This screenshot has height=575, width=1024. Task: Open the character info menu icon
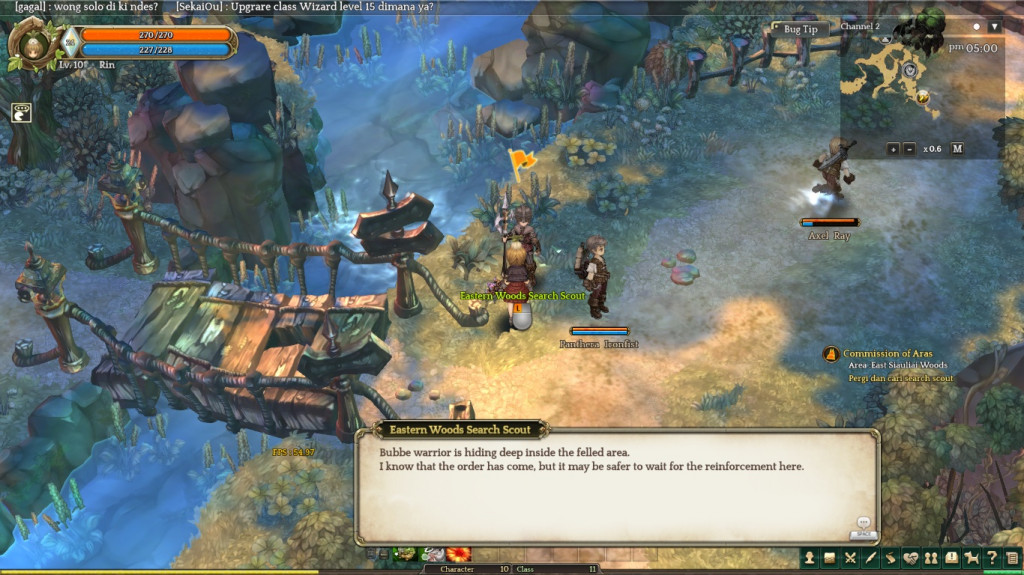808,558
